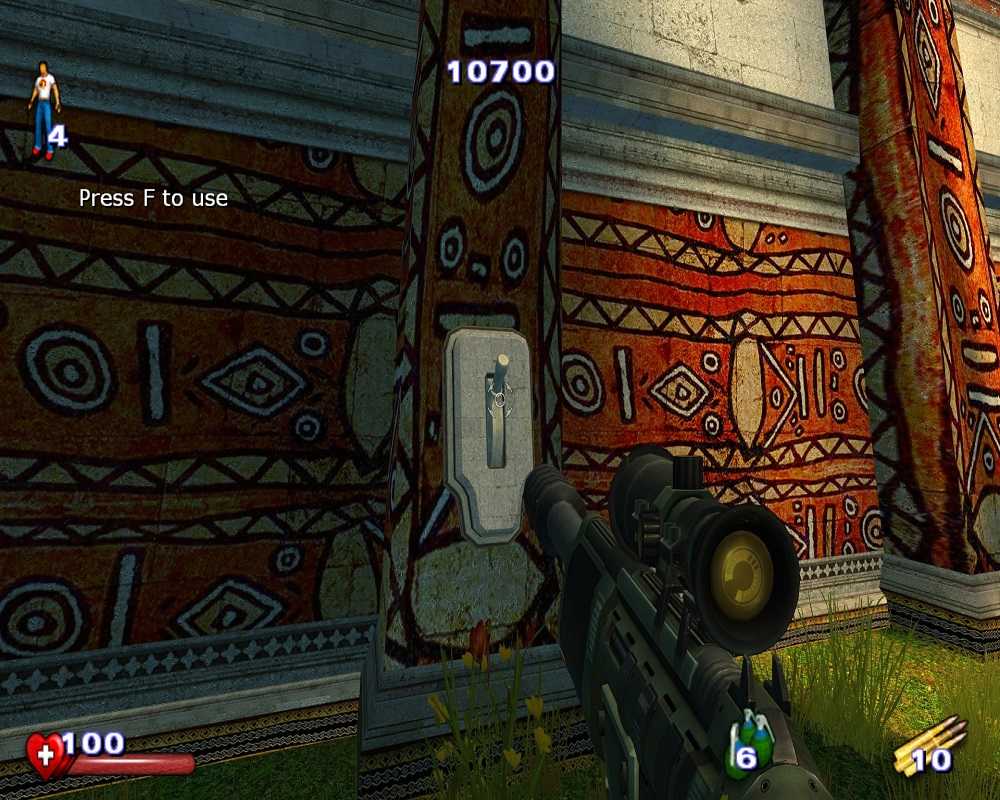Select the red heart health icon
Viewport: 1000px width, 800px height.
(46, 755)
